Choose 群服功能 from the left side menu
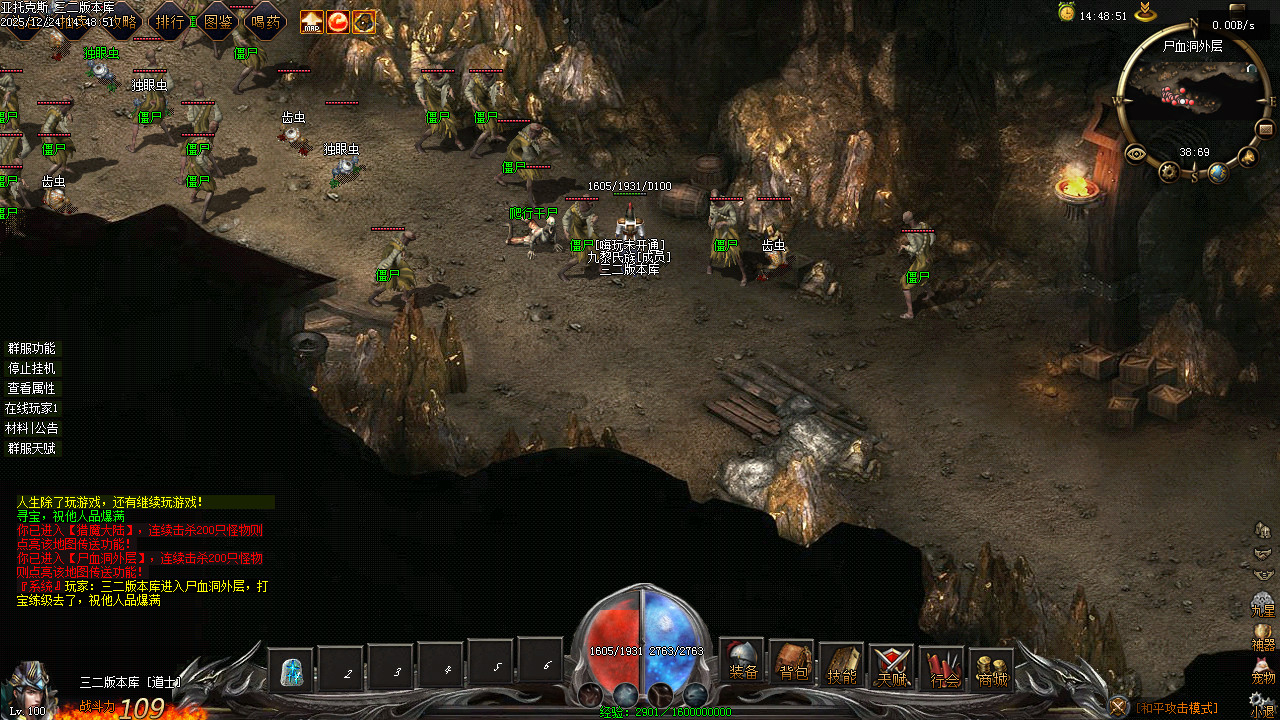 tap(32, 349)
